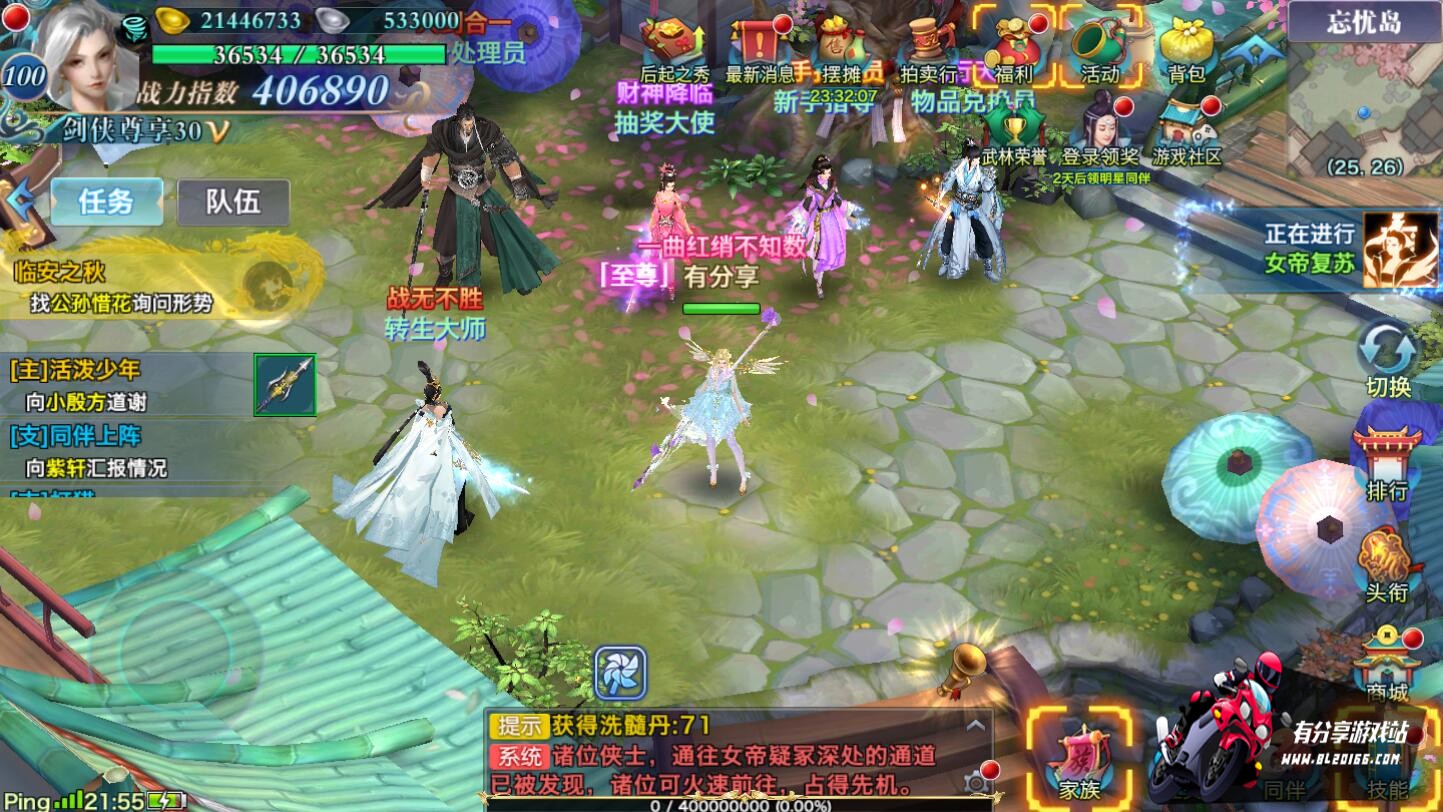Open the 拍卖行 auction house
The height and width of the screenshot is (812, 1443).
(927, 47)
